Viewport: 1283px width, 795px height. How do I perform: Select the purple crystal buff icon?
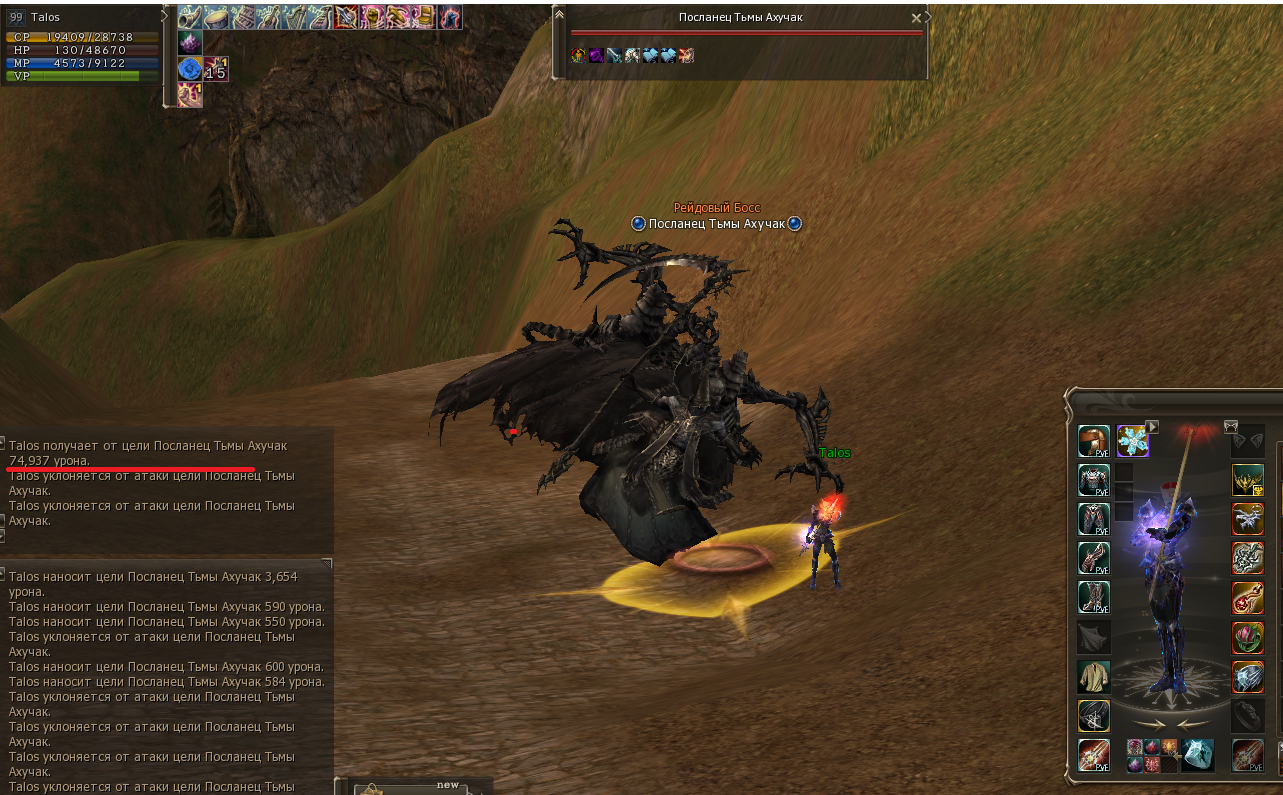coord(190,42)
